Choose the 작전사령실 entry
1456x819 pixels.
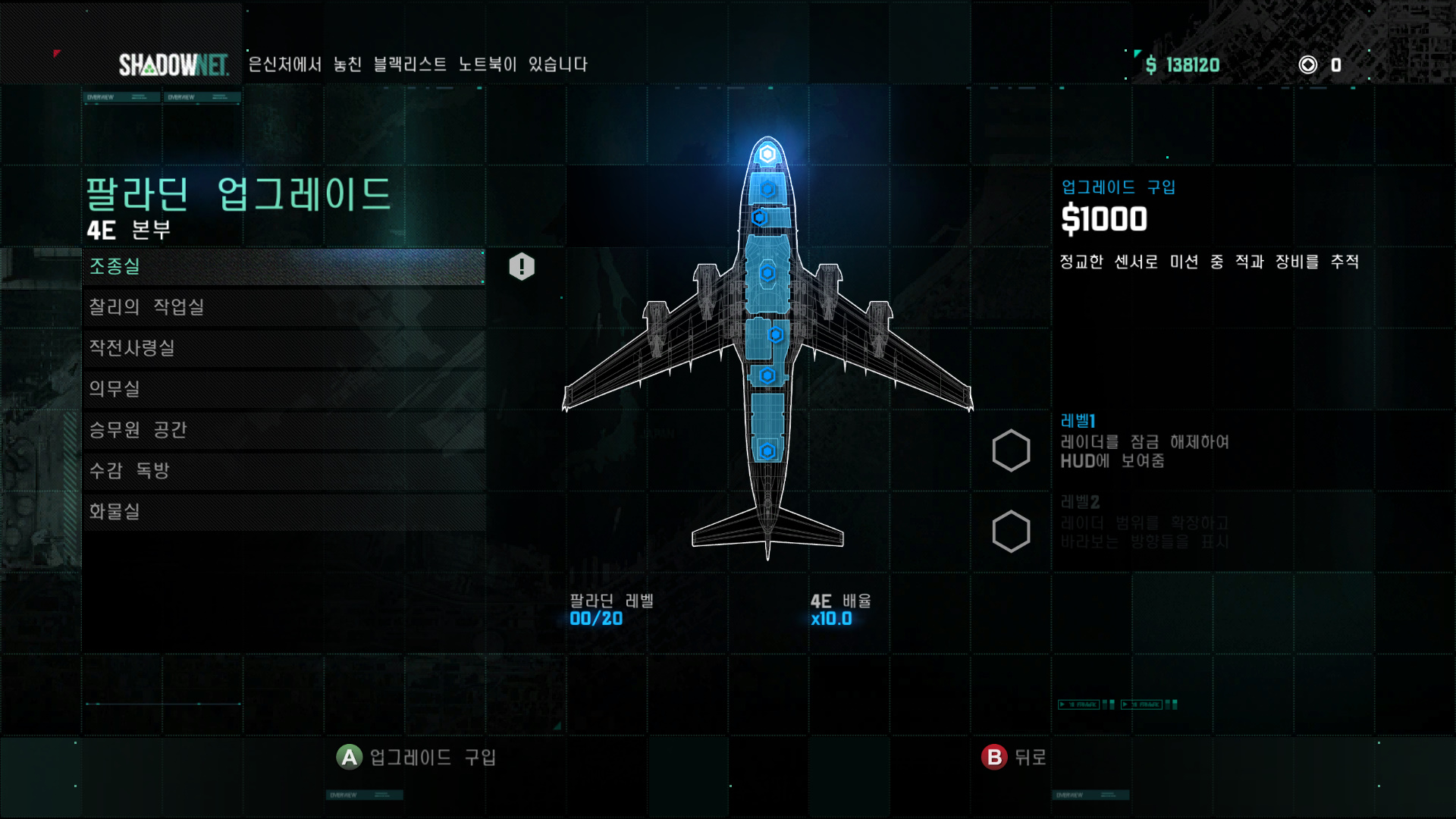pos(284,348)
